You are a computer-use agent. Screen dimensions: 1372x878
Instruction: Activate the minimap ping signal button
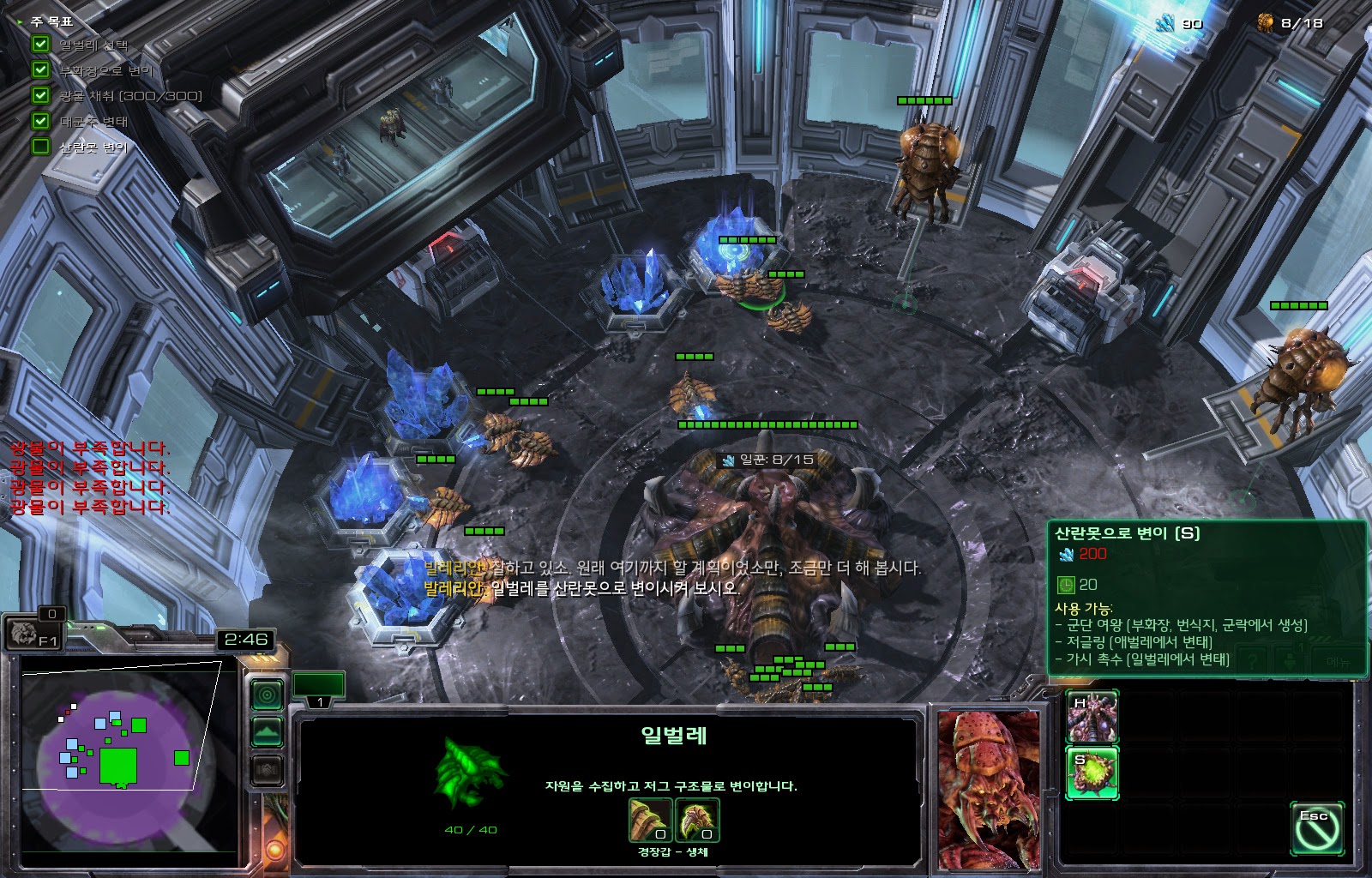(x=267, y=694)
